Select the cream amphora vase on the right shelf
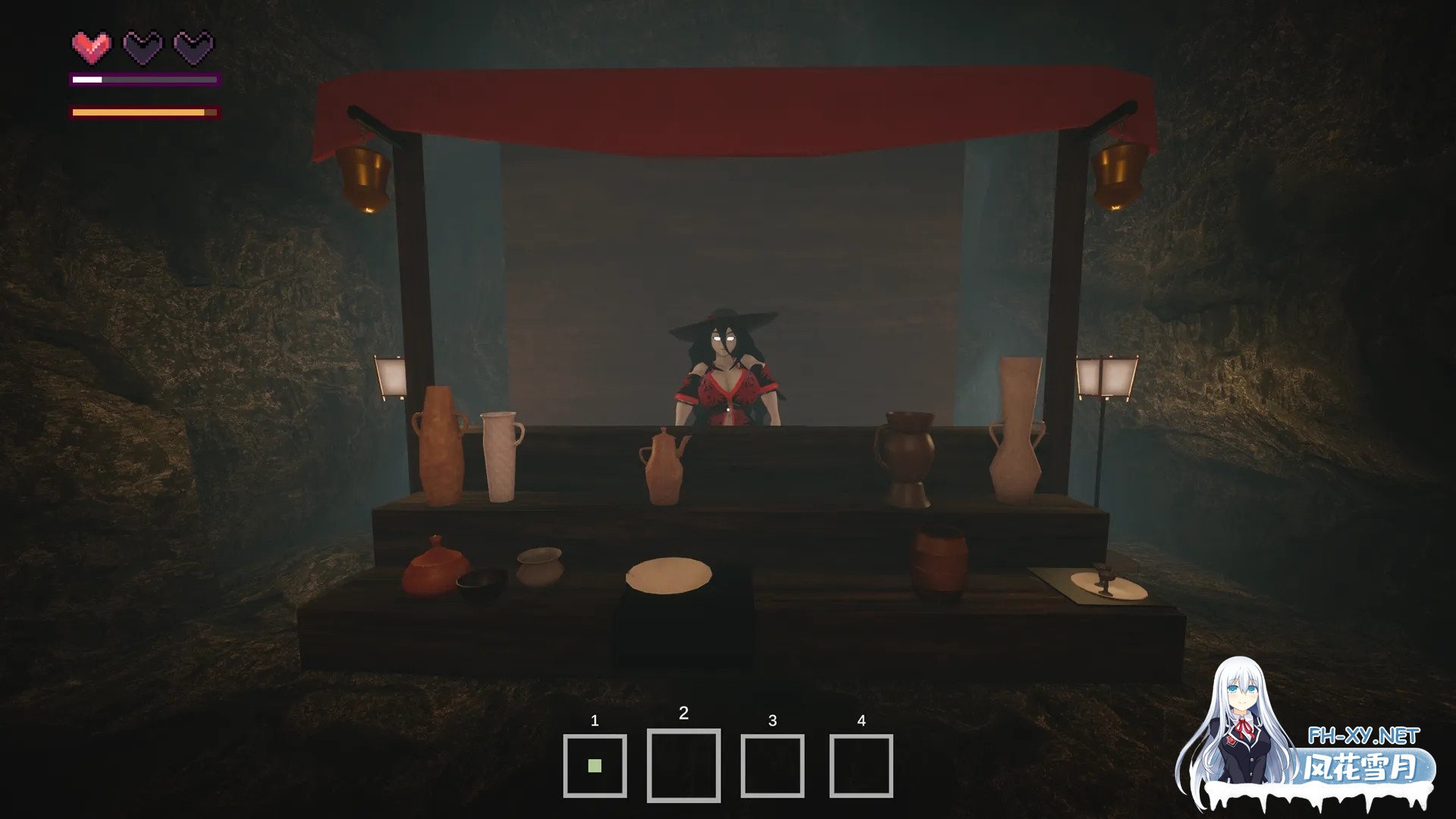The width and height of the screenshot is (1456, 819). click(1017, 428)
